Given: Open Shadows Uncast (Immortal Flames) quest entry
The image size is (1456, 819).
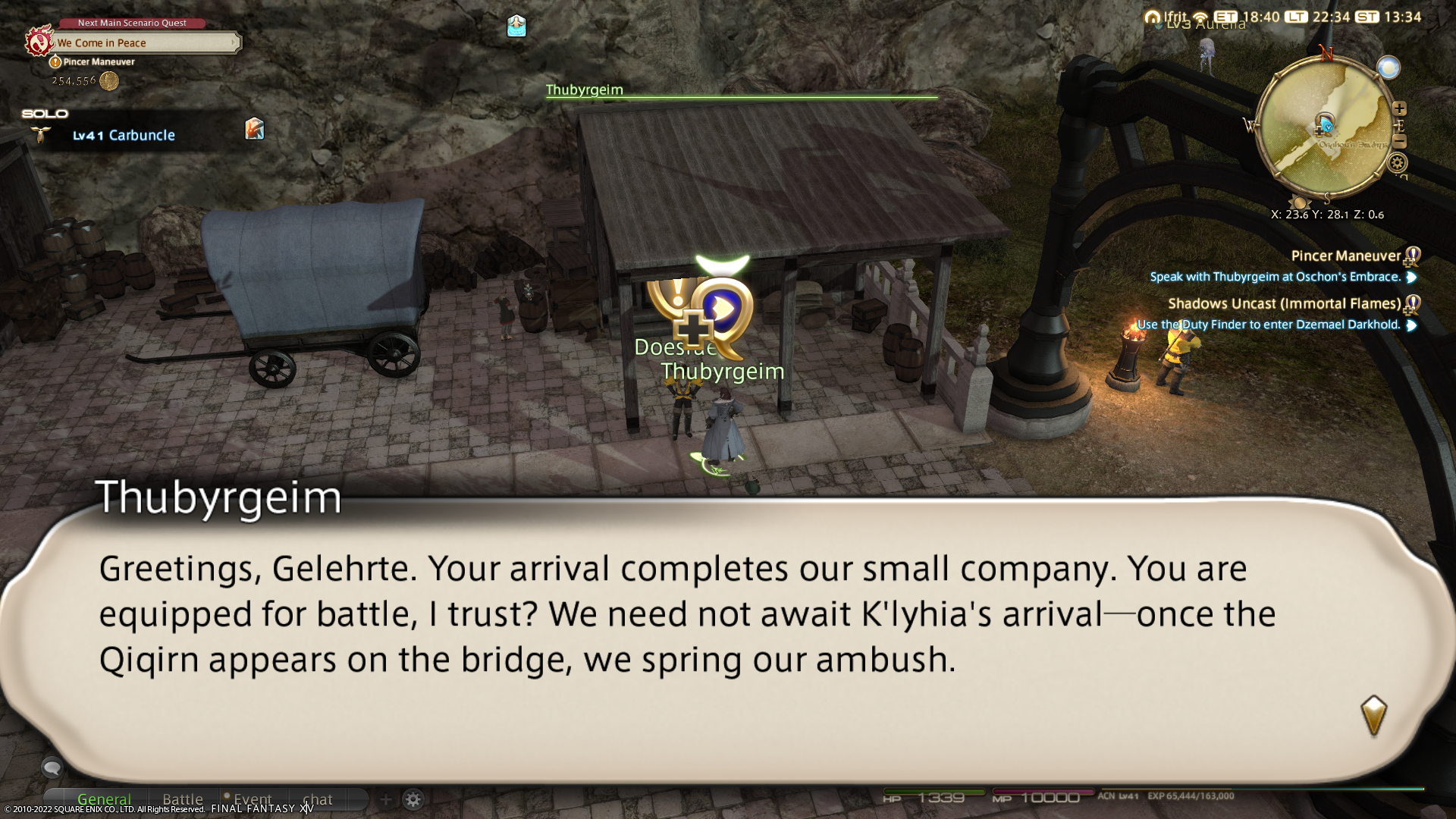Looking at the screenshot, I should coord(1284,304).
